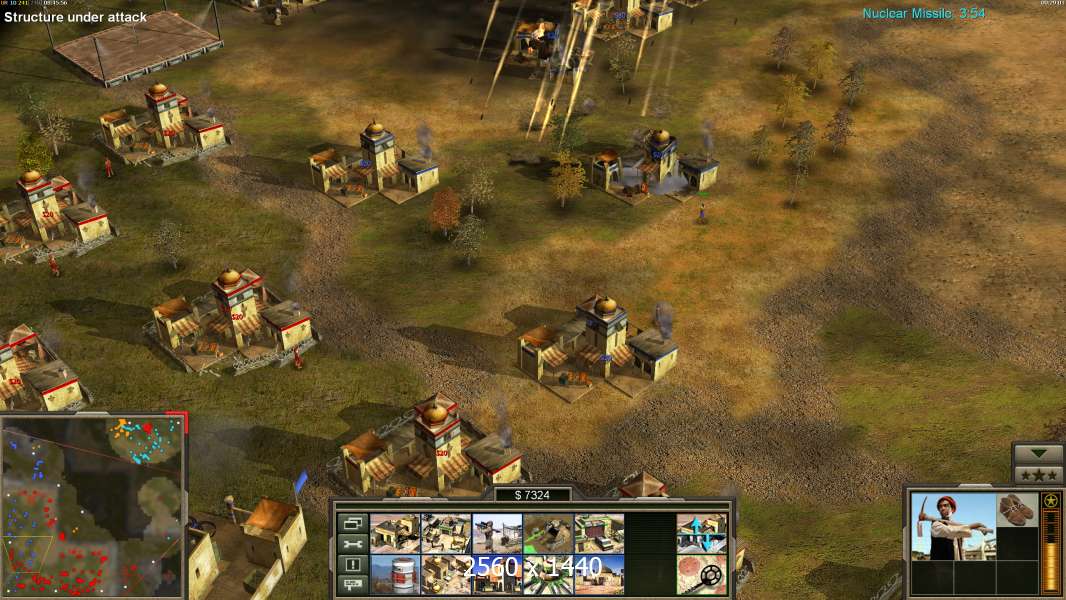Click the three-star button above the portrait

[1038, 475]
